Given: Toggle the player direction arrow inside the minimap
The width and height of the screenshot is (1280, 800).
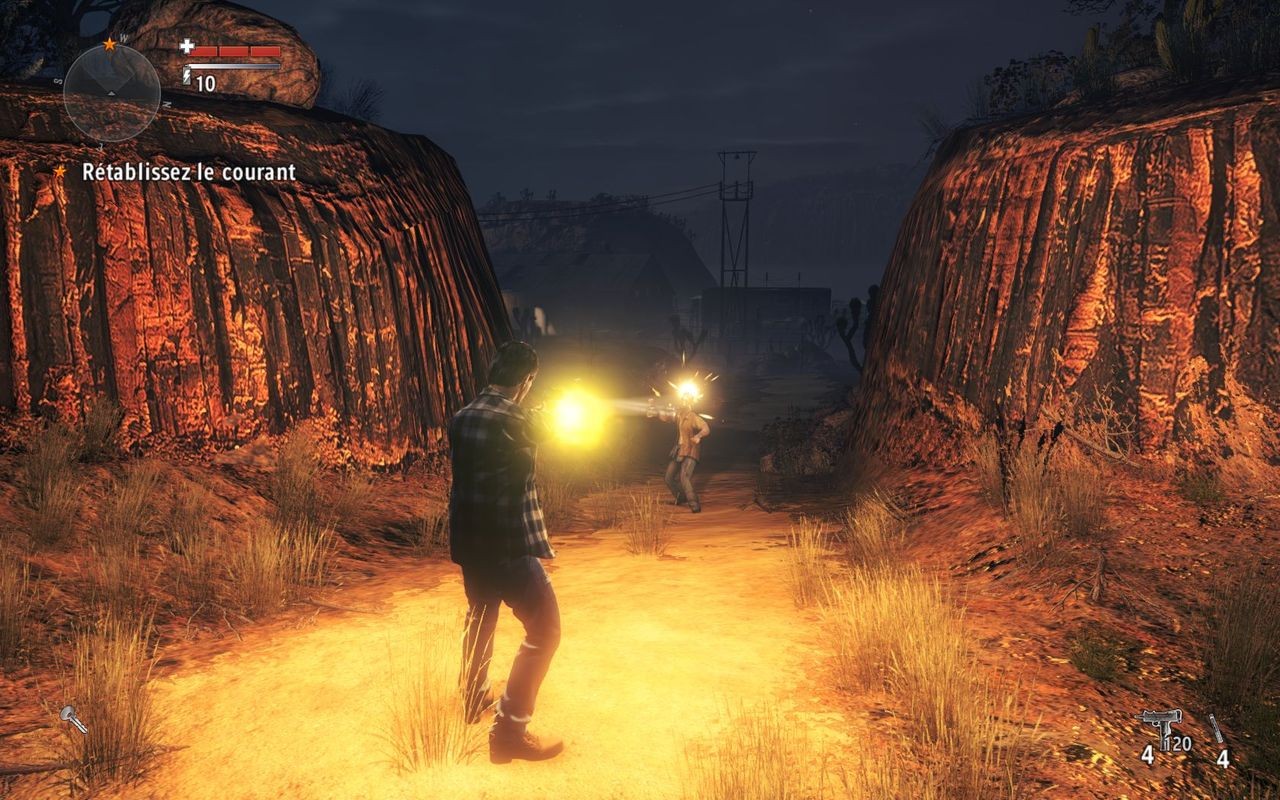Looking at the screenshot, I should [111, 93].
